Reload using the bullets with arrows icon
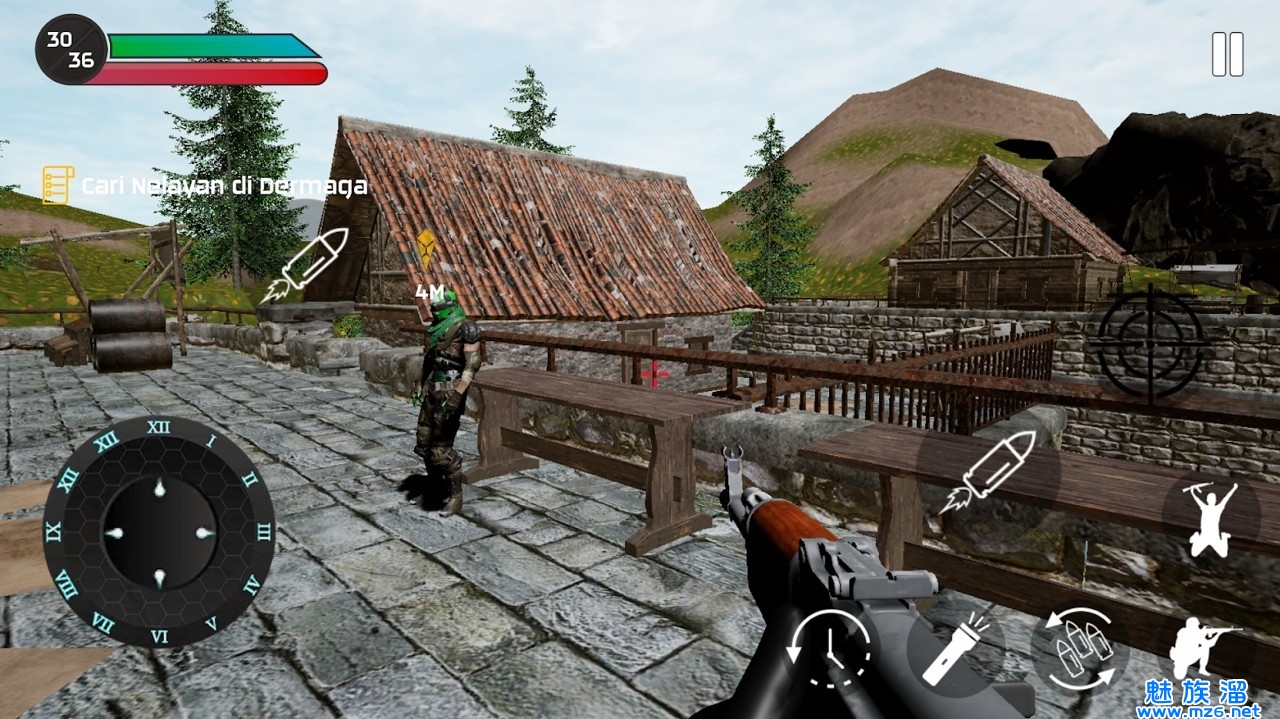Image resolution: width=1280 pixels, height=719 pixels. click(1080, 649)
